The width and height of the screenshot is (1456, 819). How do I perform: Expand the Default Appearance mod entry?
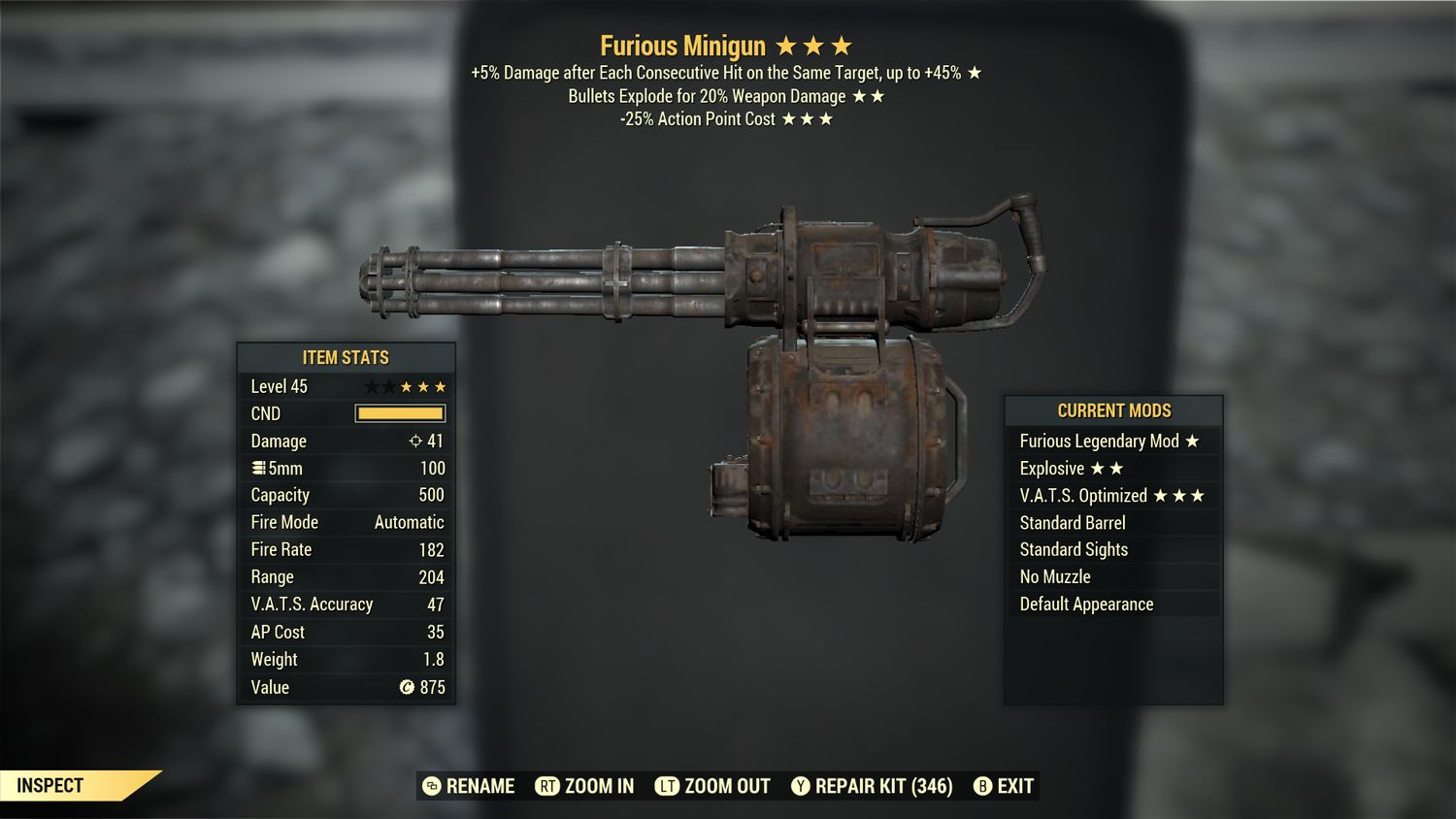[1086, 604]
